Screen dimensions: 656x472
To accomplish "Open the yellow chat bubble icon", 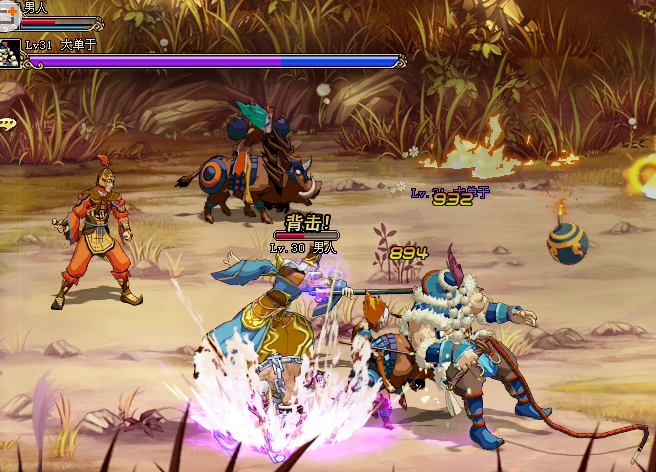I will click(7, 123).
